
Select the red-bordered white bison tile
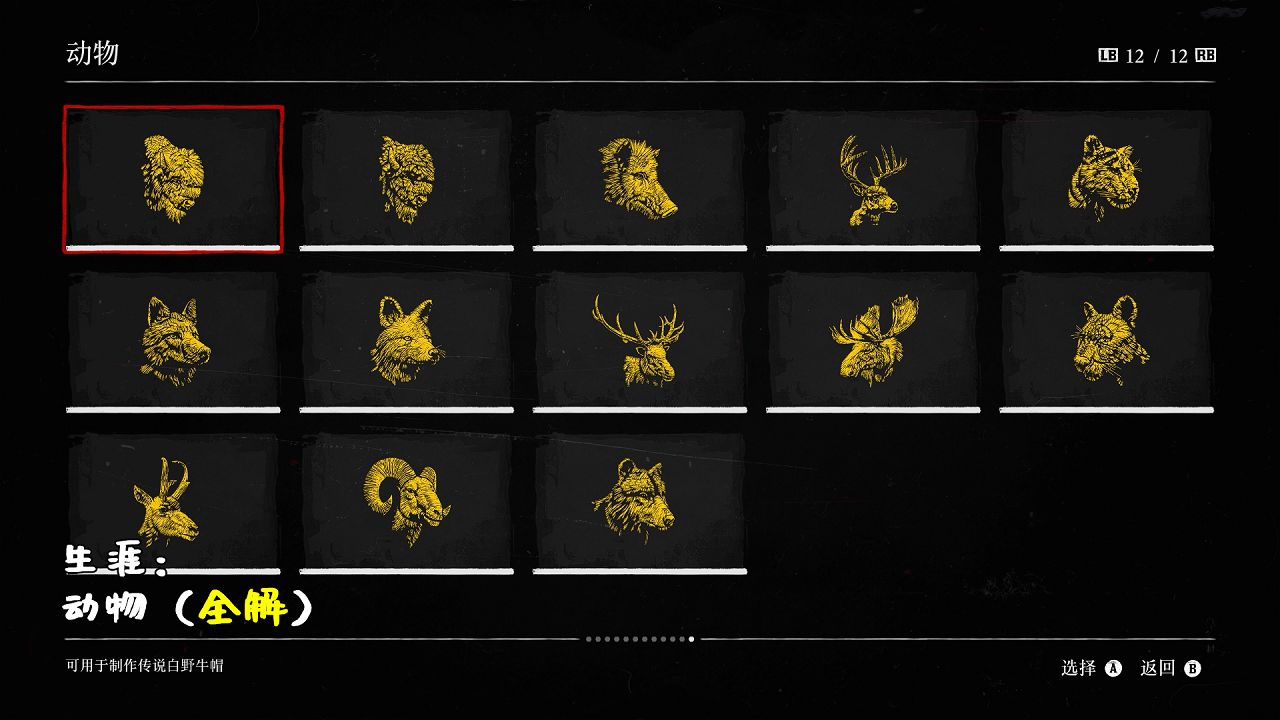pos(173,178)
